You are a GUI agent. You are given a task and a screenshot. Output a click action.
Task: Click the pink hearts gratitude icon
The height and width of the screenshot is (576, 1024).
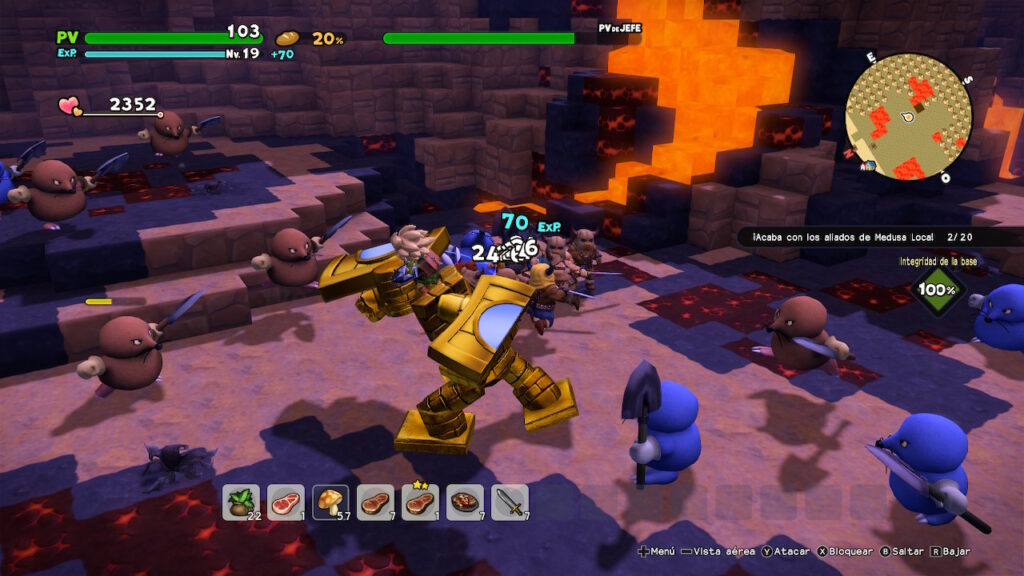pos(70,104)
